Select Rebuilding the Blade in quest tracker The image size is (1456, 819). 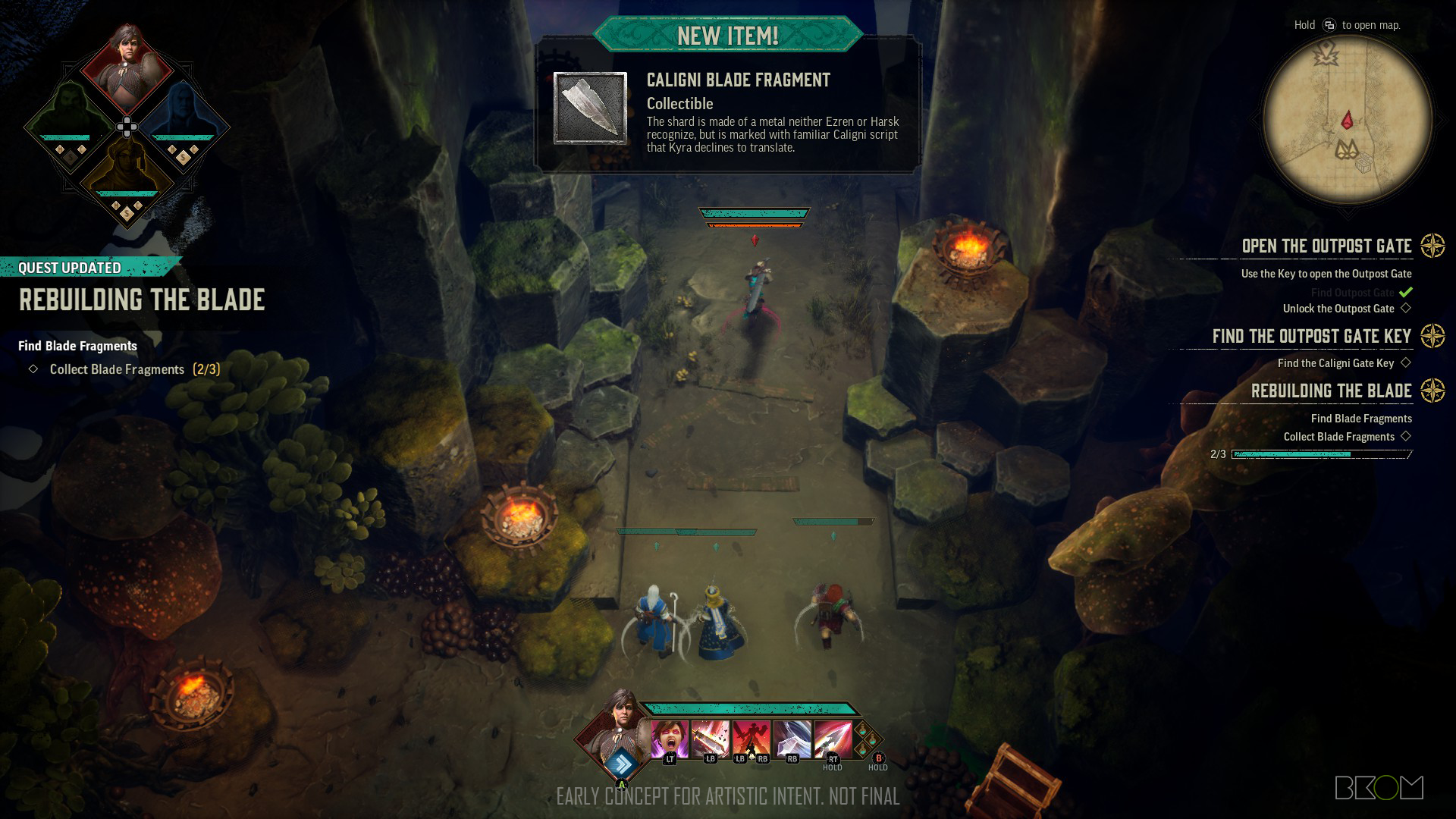[x=1331, y=391]
